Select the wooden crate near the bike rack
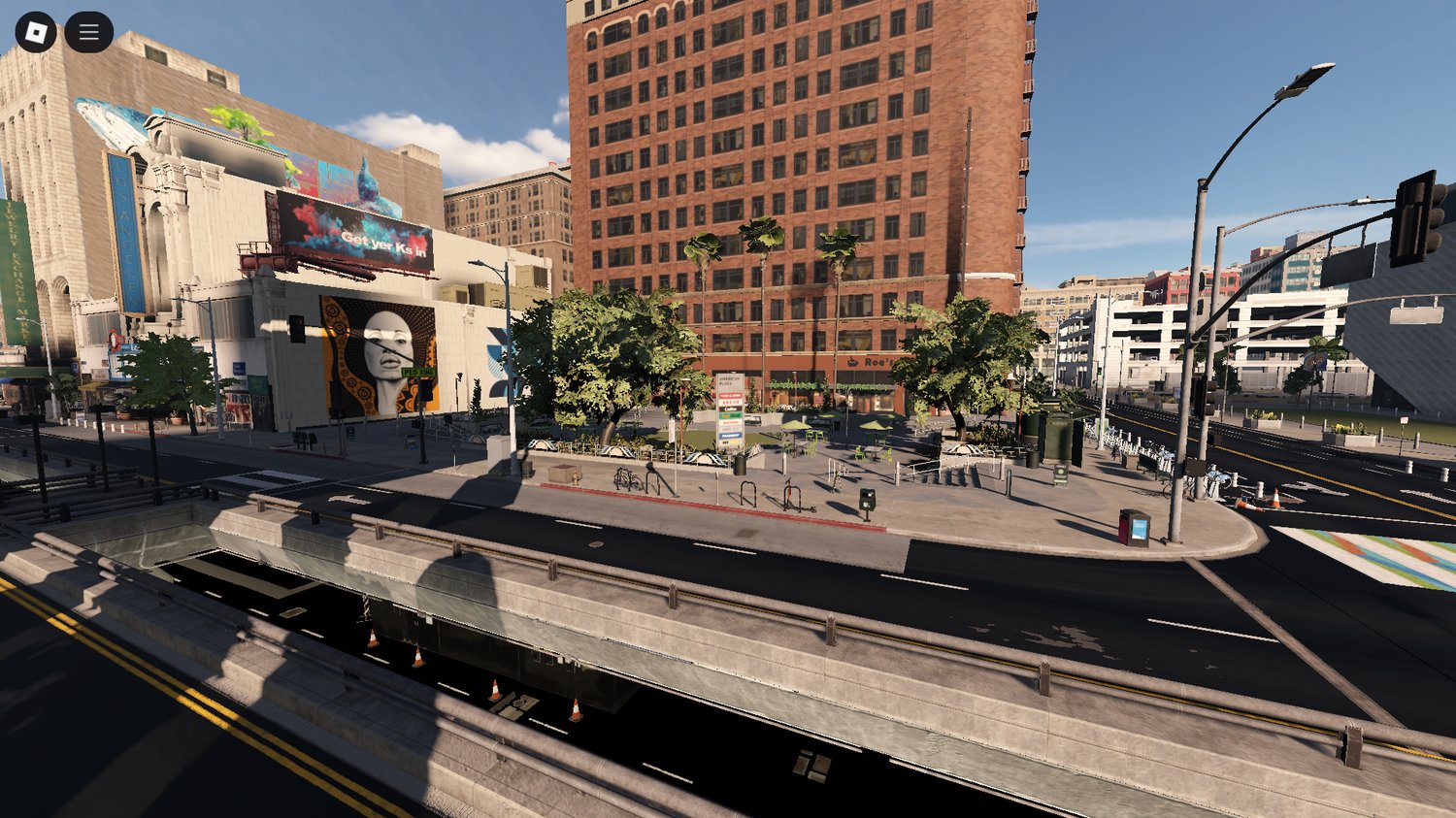The width and height of the screenshot is (1456, 818). tap(564, 475)
